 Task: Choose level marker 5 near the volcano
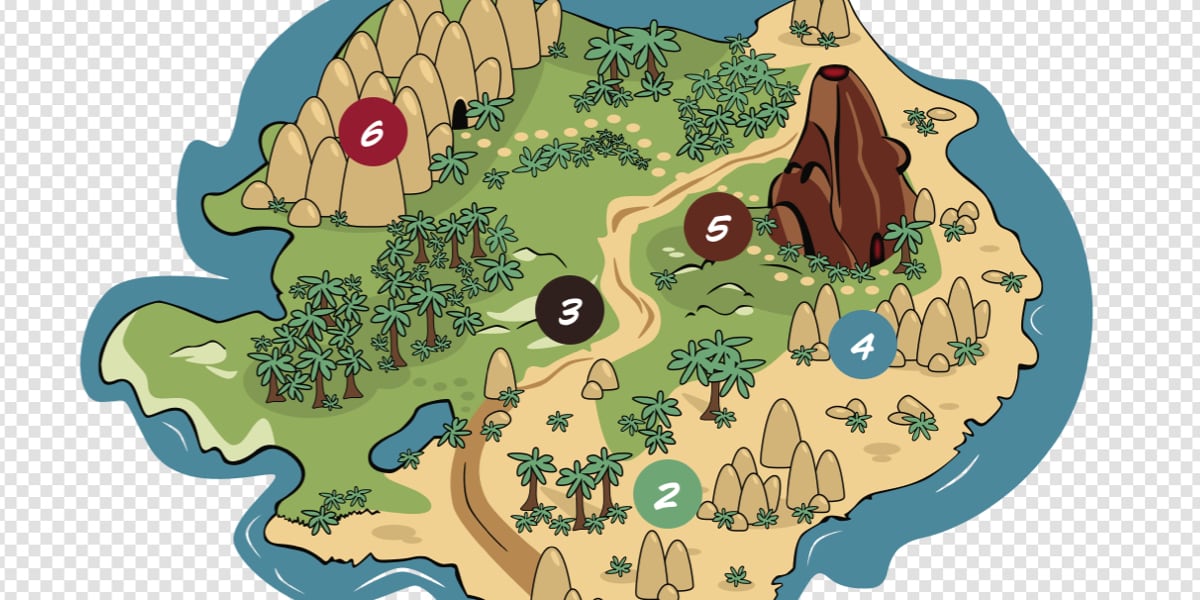coord(718,227)
